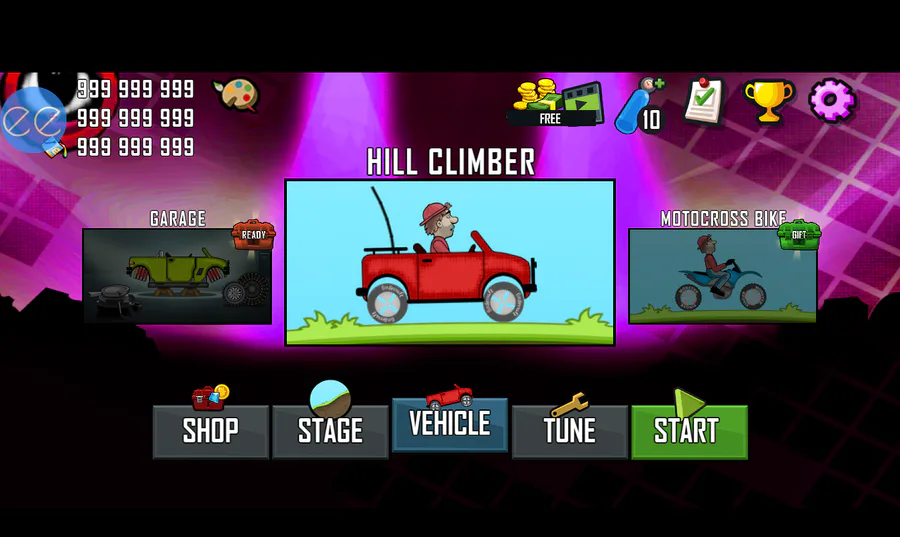Select the Vehicle tab button
The width and height of the screenshot is (900, 537).
pos(450,424)
